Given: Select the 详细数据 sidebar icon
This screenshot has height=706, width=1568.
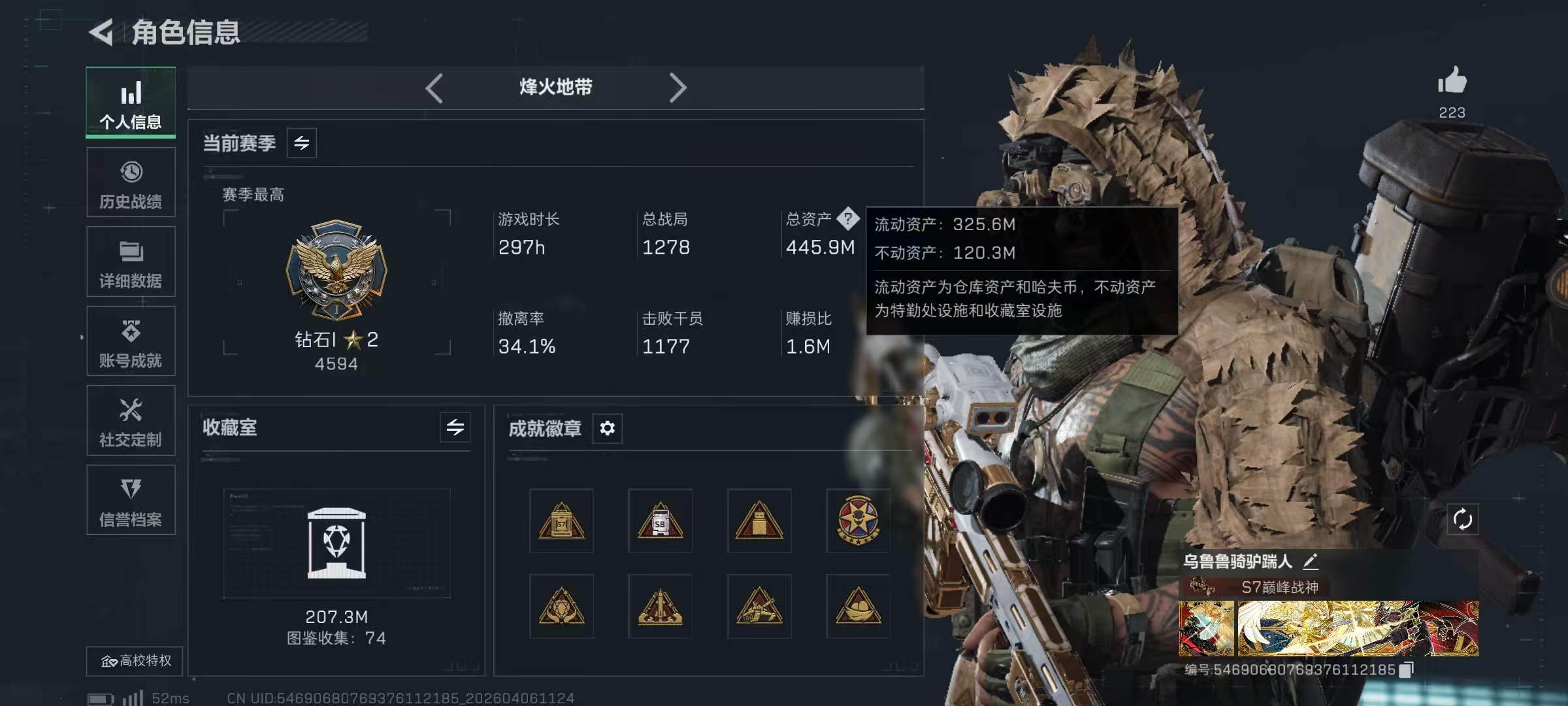Looking at the screenshot, I should (130, 251).
